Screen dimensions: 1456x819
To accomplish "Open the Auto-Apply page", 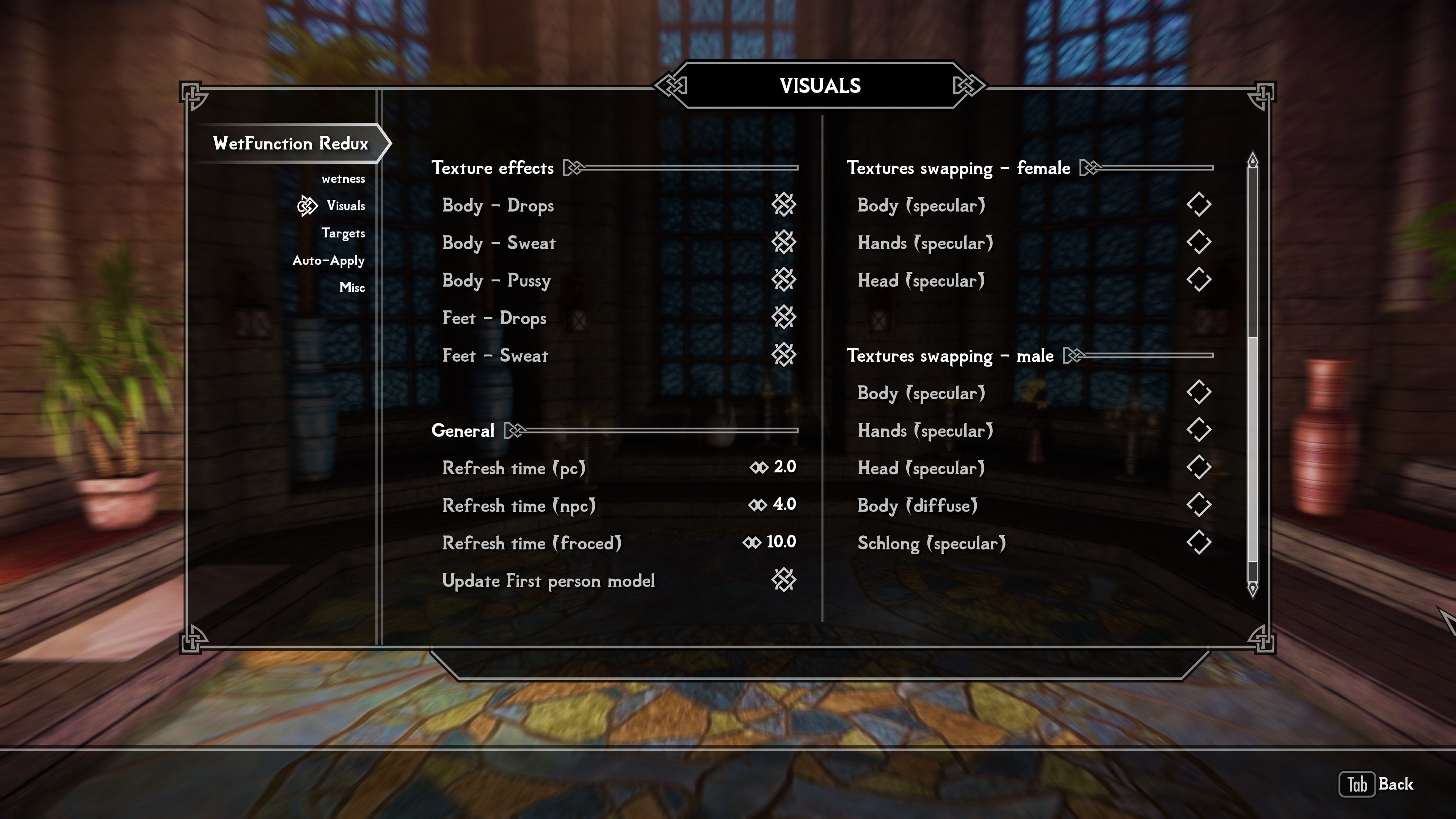I will [328, 260].
